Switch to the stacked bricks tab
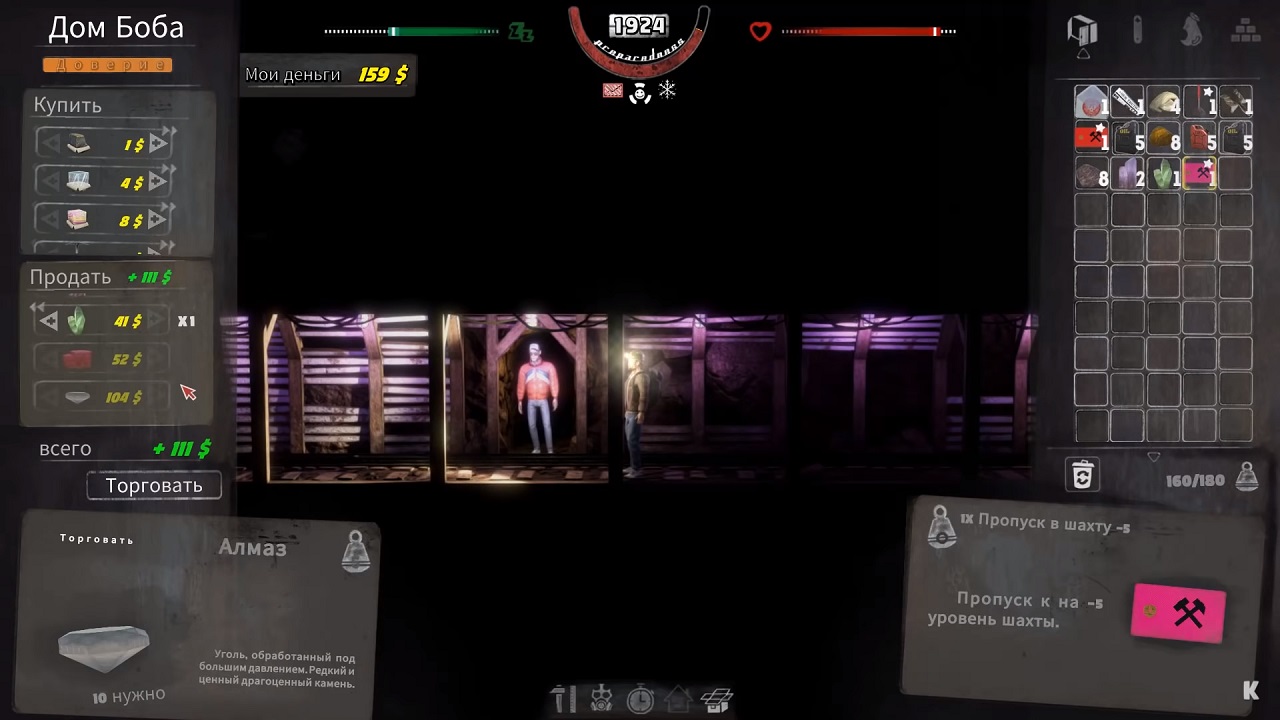Image resolution: width=1280 pixels, height=720 pixels. click(x=1244, y=29)
